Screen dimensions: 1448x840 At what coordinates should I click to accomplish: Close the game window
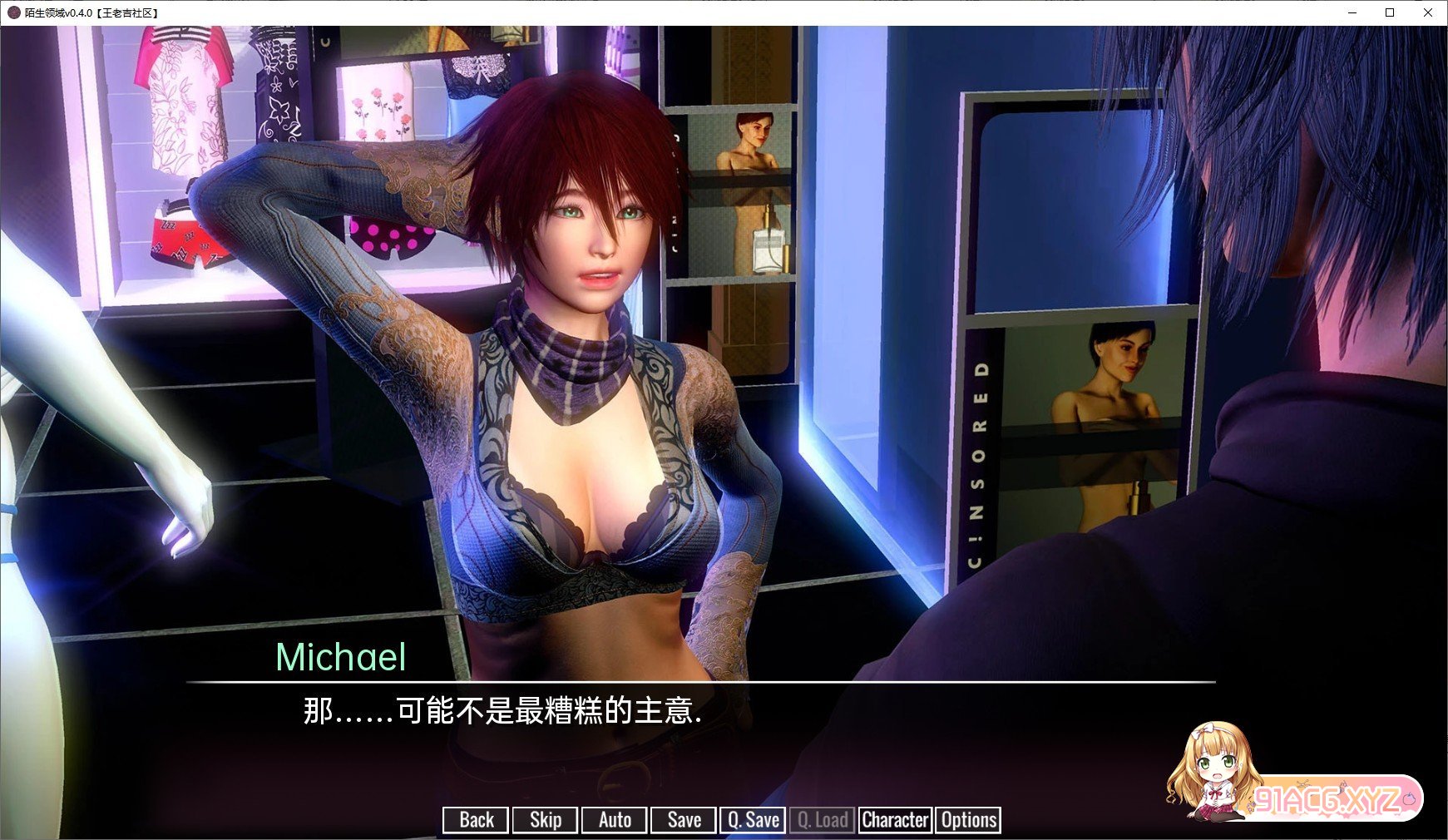click(1428, 12)
